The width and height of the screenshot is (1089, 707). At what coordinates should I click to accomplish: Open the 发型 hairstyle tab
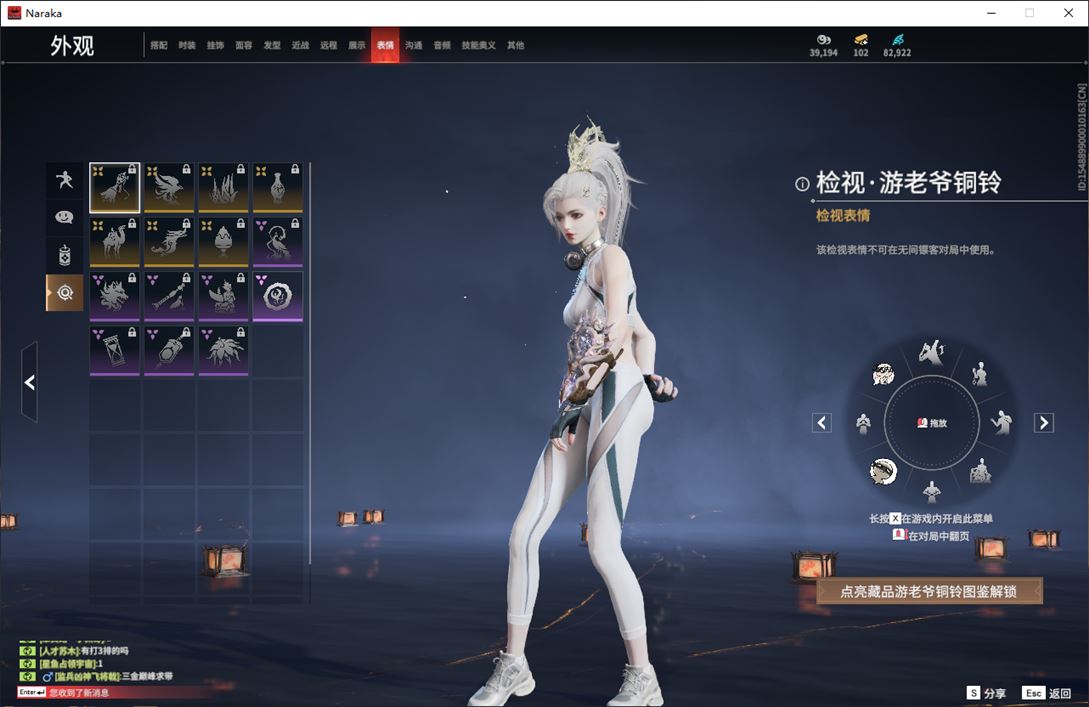[272, 45]
